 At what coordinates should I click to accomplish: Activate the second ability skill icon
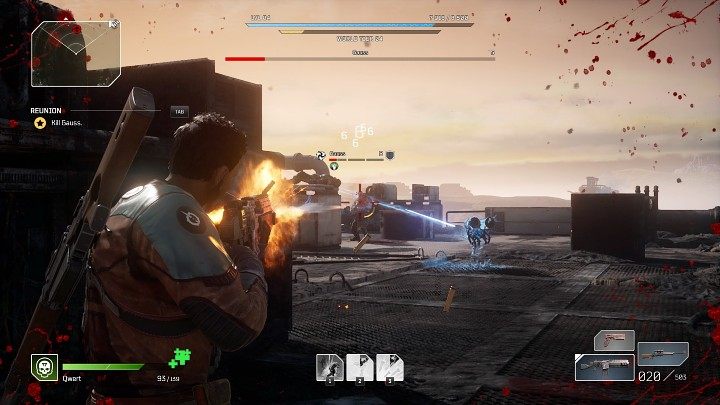coord(360,367)
